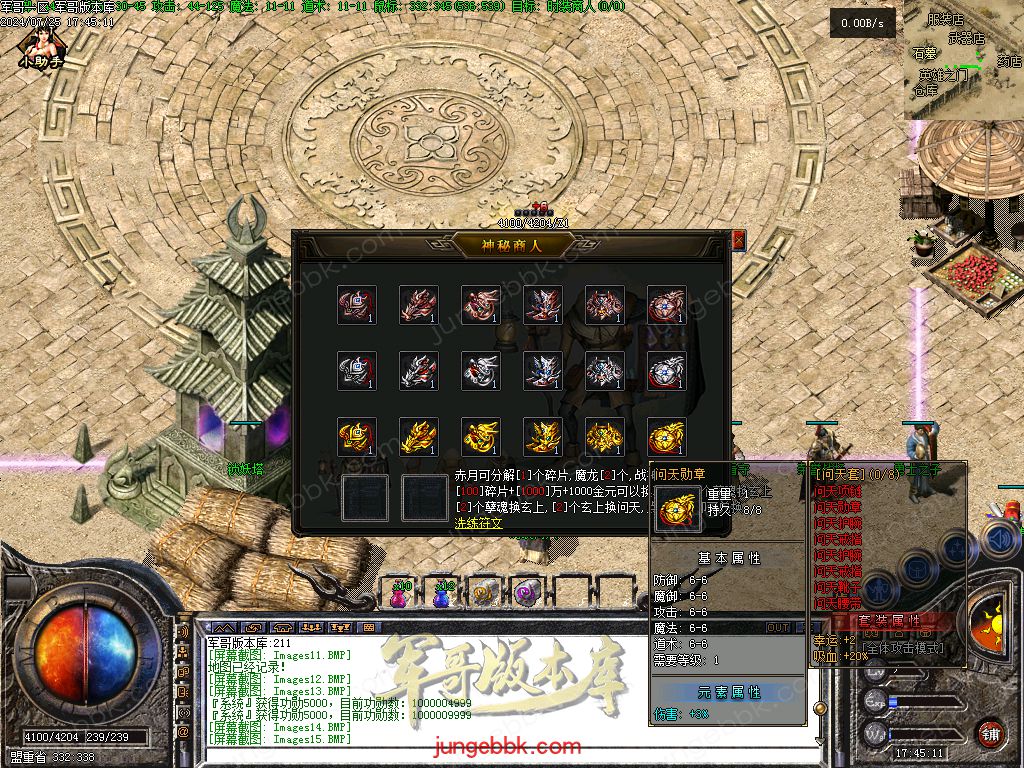Toggle the sound speaker button
The image size is (1024, 768).
[999, 540]
